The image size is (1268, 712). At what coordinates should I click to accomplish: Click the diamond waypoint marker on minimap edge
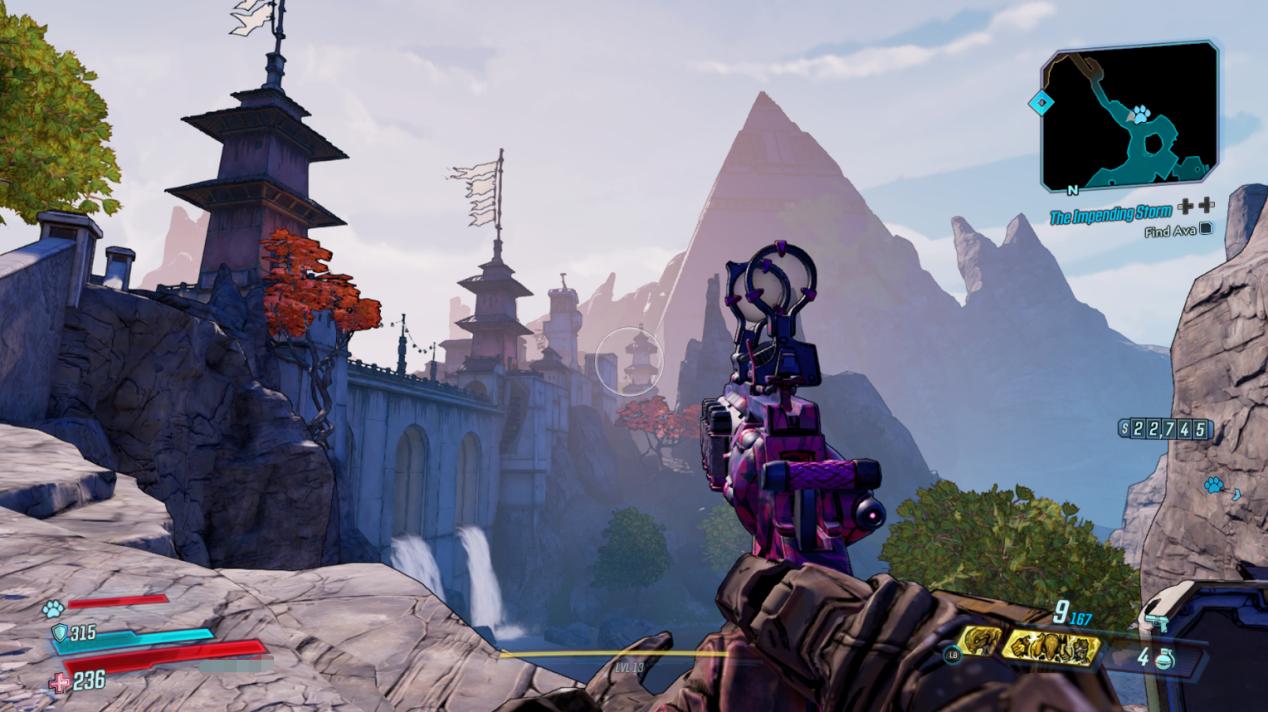1042,102
